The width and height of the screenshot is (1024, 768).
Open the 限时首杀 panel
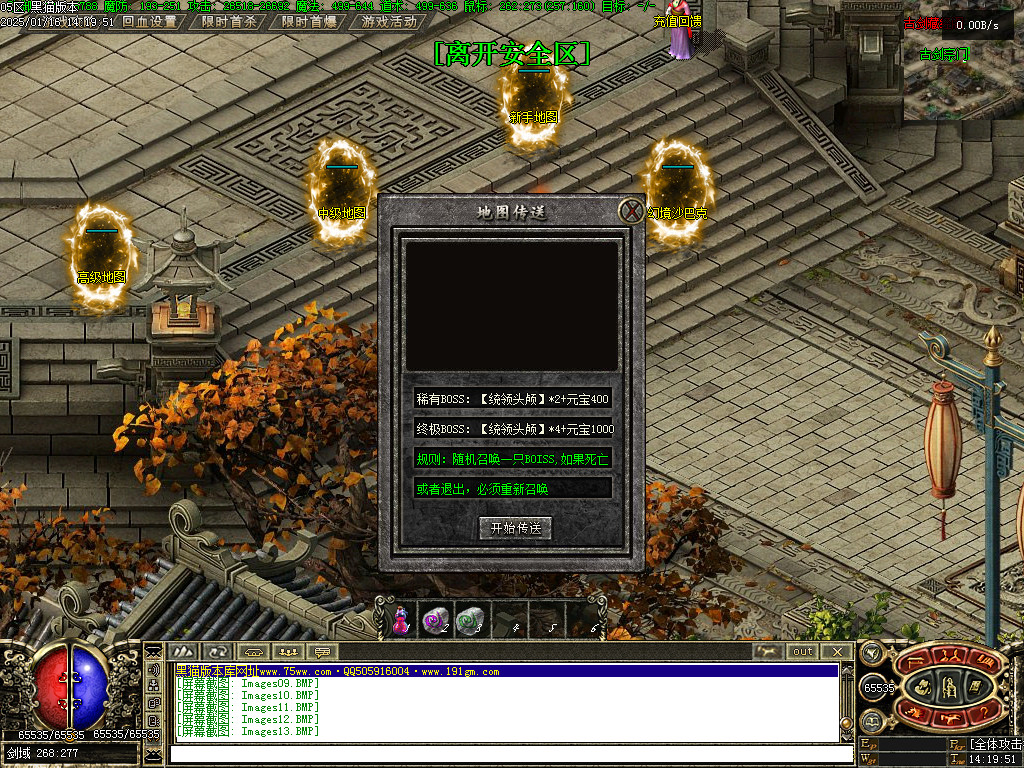(229, 21)
